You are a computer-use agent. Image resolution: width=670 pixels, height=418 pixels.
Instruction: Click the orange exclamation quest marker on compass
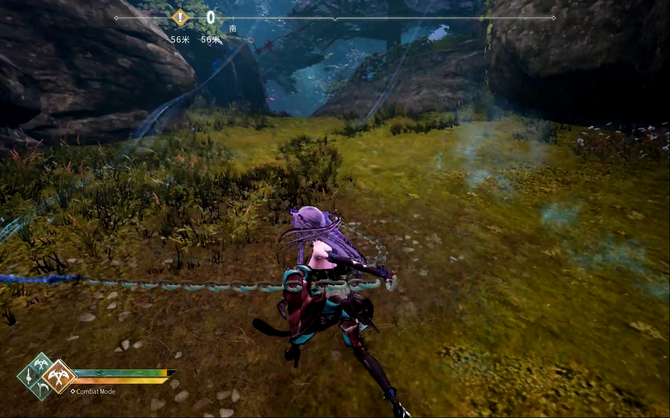pos(180,17)
